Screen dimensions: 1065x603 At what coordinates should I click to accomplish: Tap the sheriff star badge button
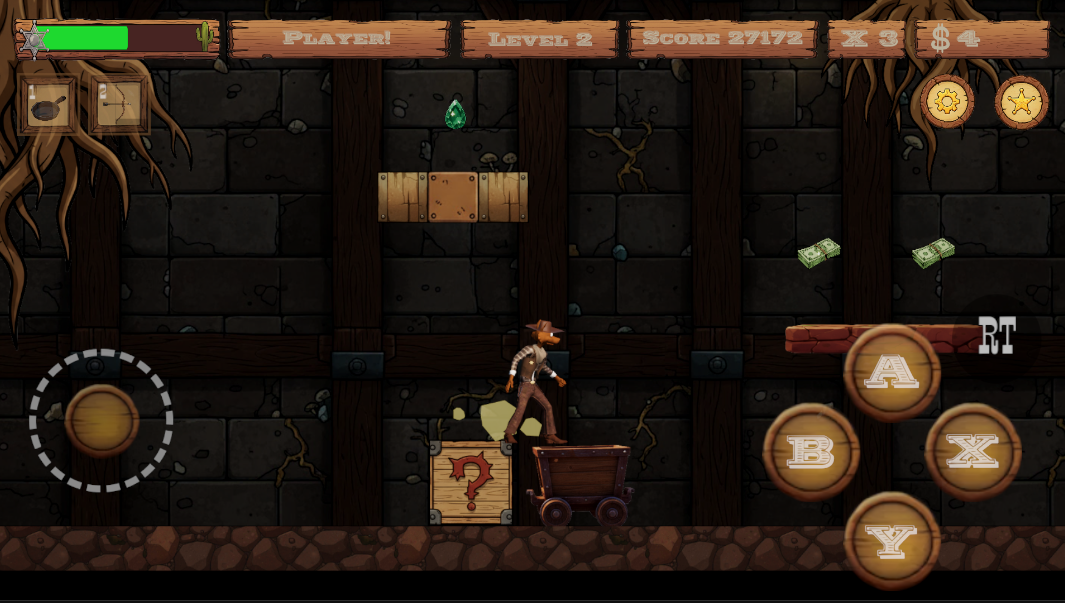tap(1021, 102)
